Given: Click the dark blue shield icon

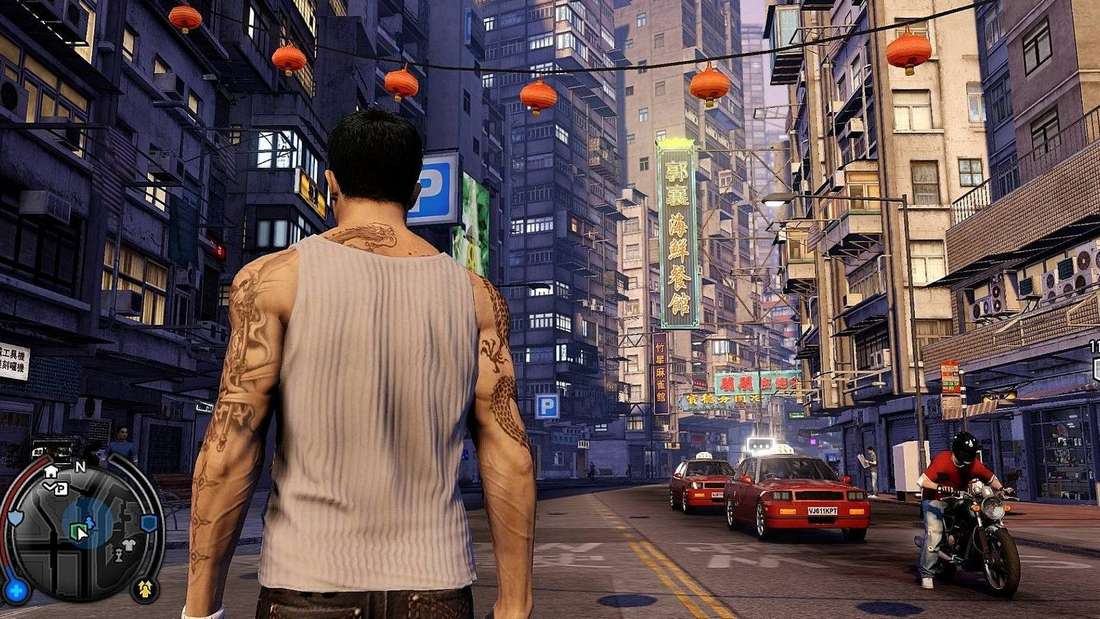Looking at the screenshot, I should [x=148, y=522].
